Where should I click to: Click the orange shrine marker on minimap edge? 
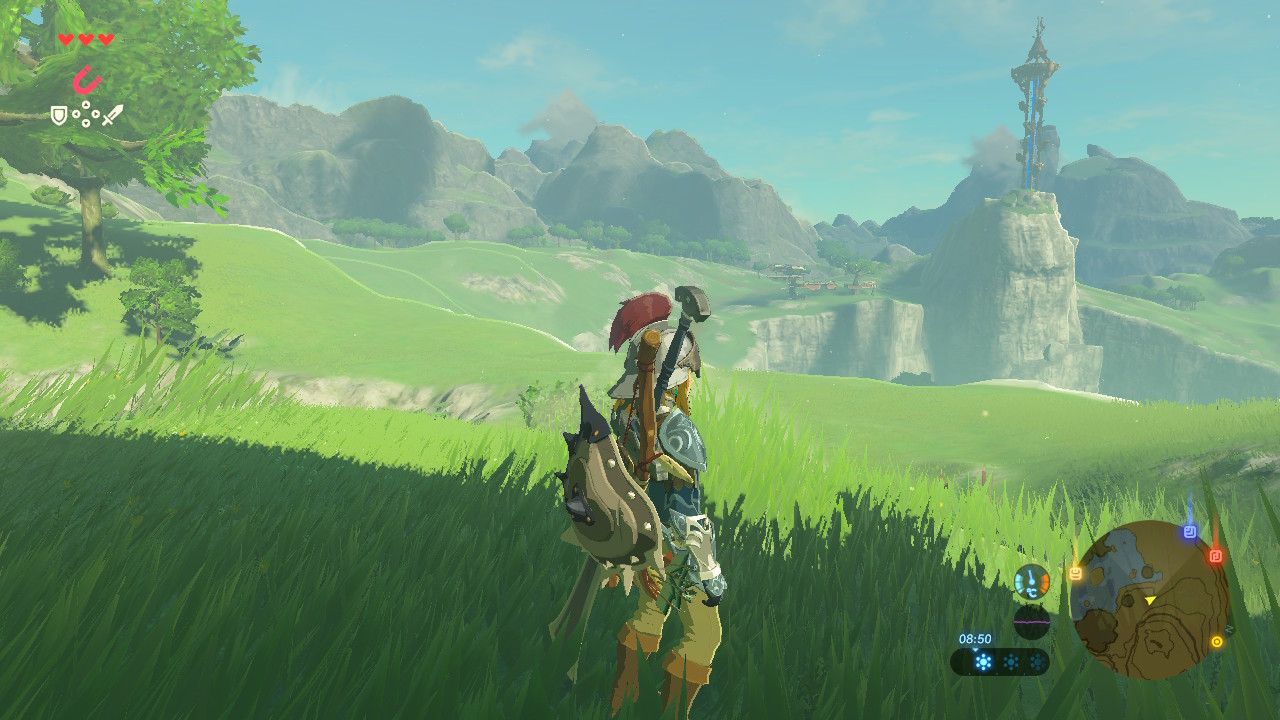pos(1076,573)
